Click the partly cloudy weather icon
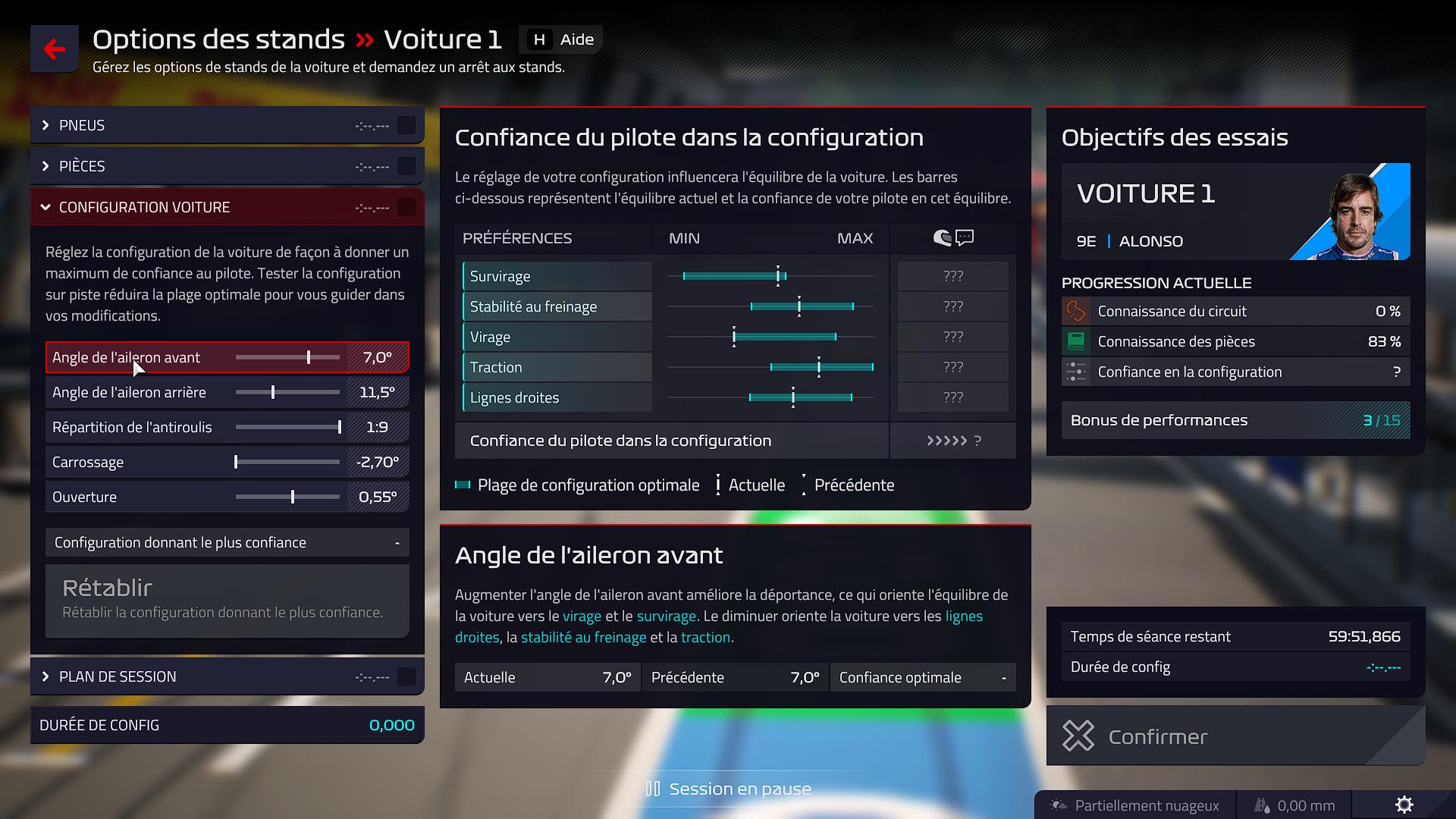Viewport: 1456px width, 819px height. (1057, 805)
